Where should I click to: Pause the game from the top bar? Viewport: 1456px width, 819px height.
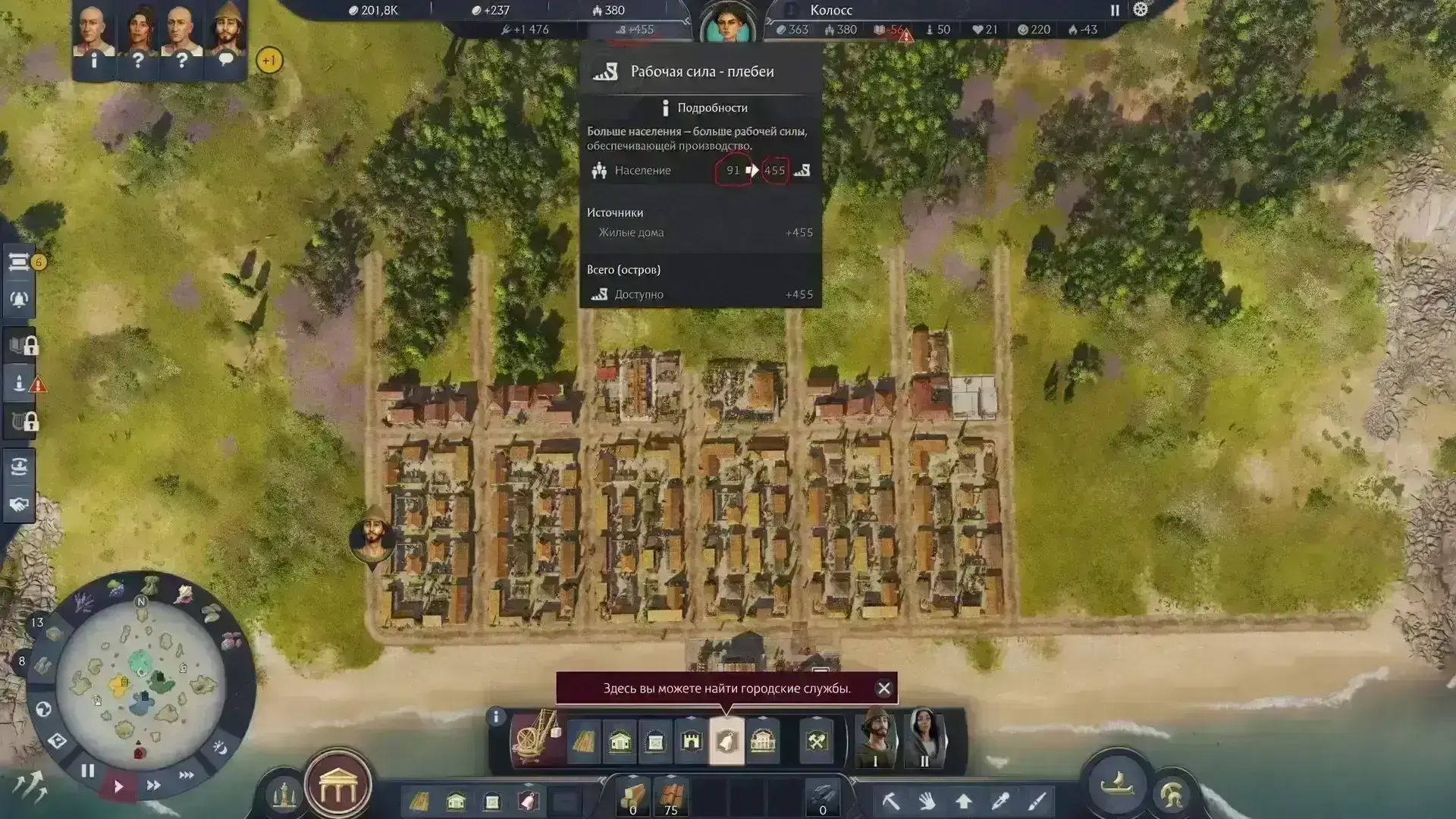click(x=1115, y=10)
